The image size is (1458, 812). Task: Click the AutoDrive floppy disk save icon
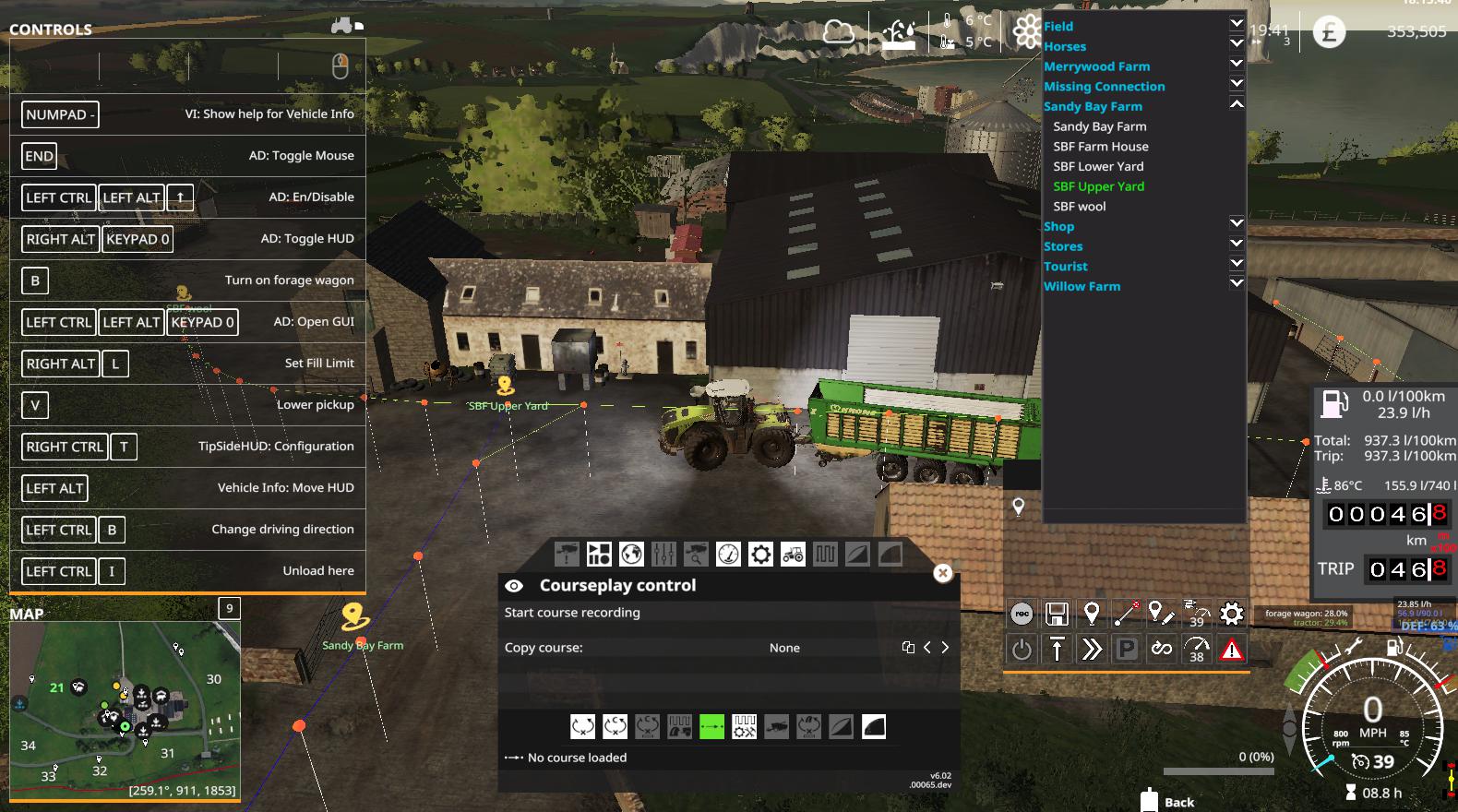pyautogui.click(x=1057, y=614)
